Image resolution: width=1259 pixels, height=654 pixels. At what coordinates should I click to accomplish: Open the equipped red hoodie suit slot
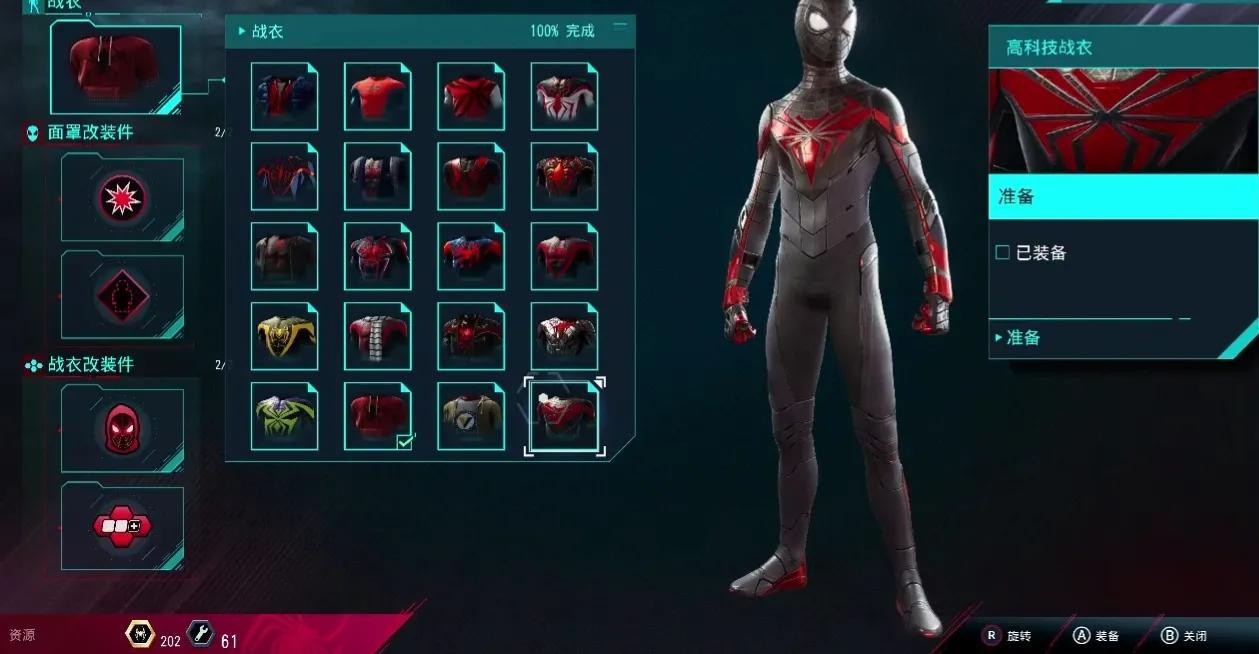115,68
